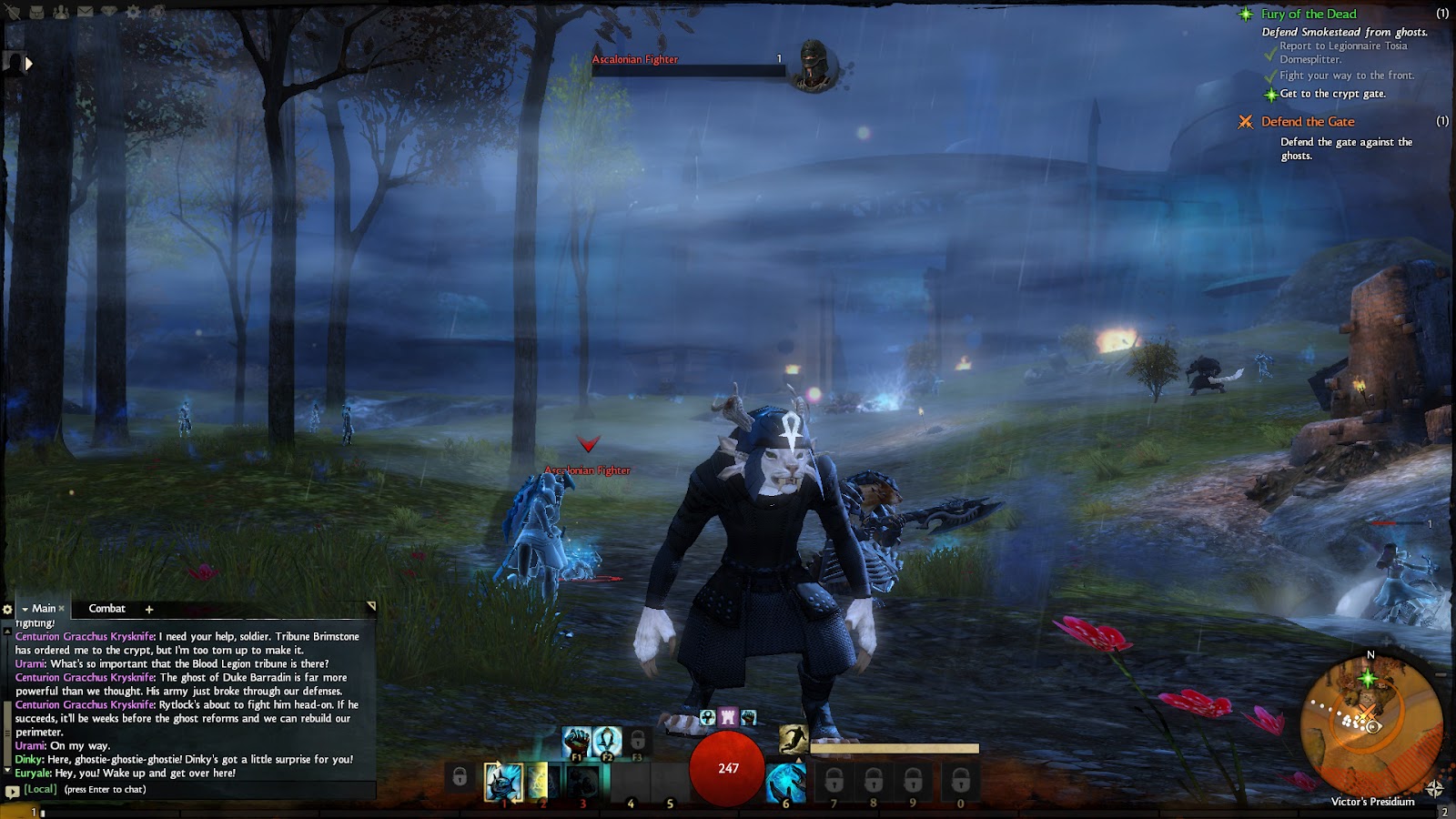Activate the F2 profession skill

point(607,743)
